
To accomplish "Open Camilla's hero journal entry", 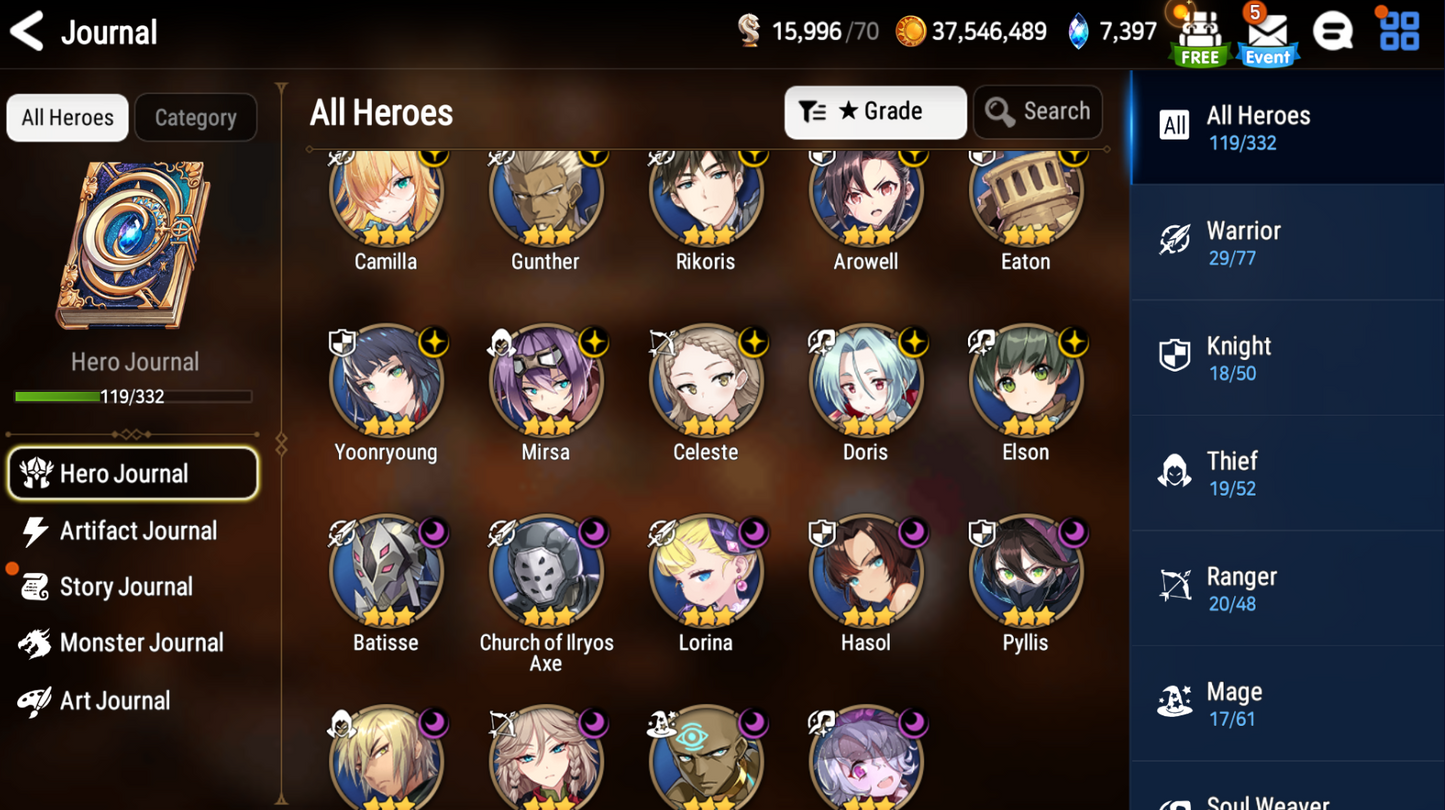I will coord(386,197).
